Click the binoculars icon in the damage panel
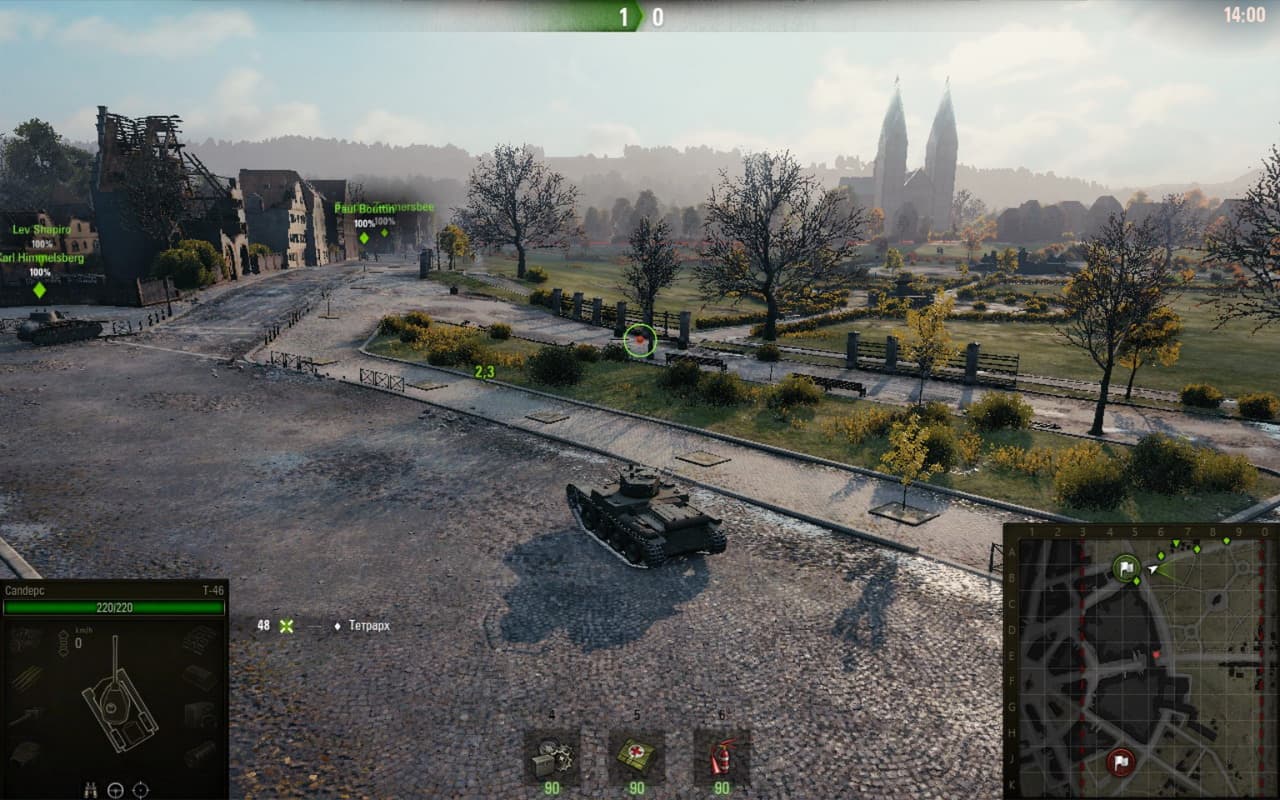This screenshot has width=1280, height=800. pos(91,789)
